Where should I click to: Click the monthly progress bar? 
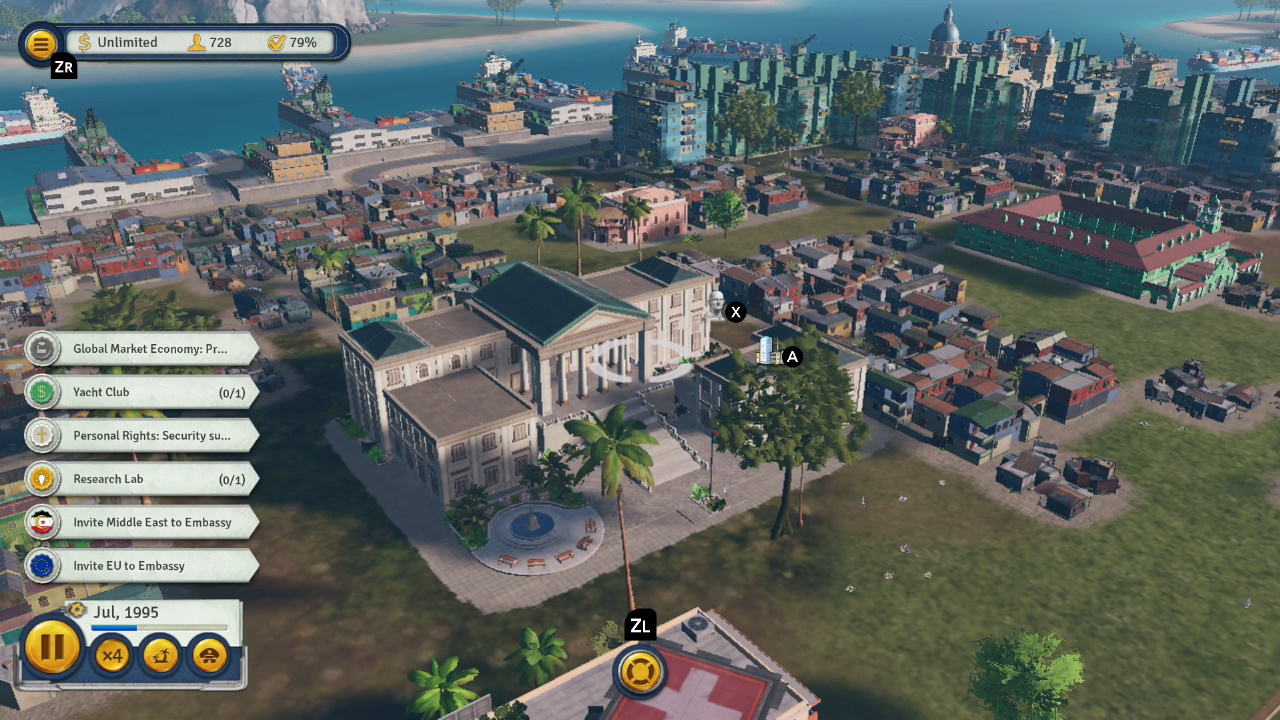[160, 628]
